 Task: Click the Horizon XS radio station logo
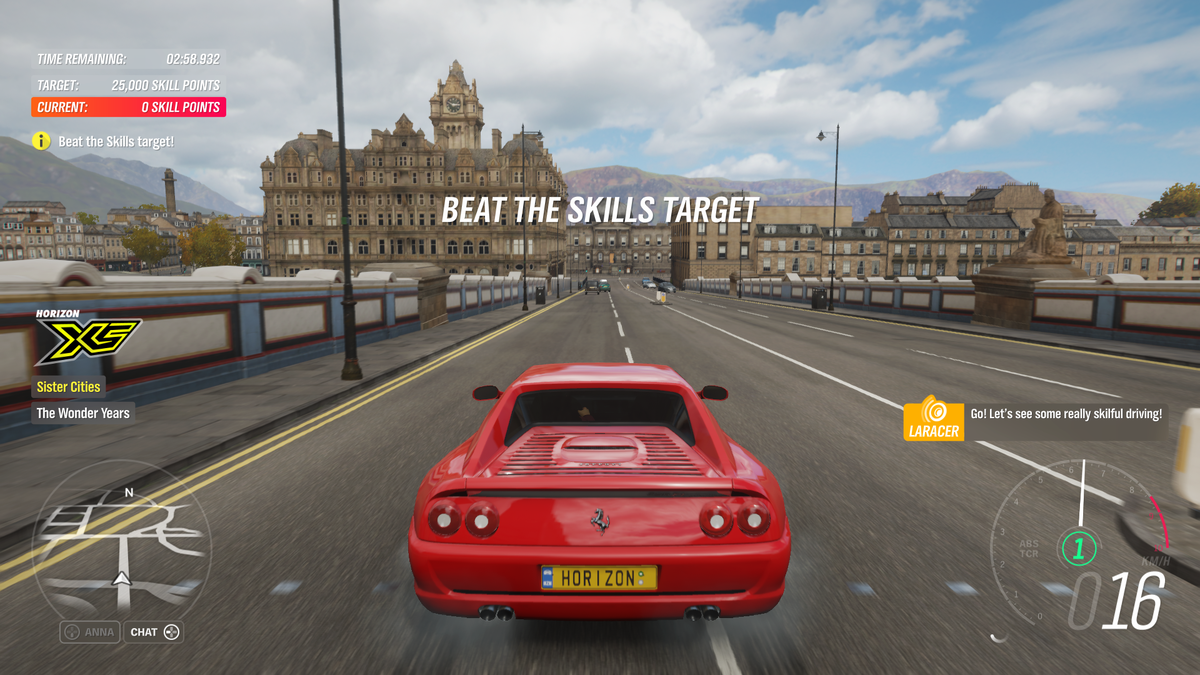tap(87, 338)
